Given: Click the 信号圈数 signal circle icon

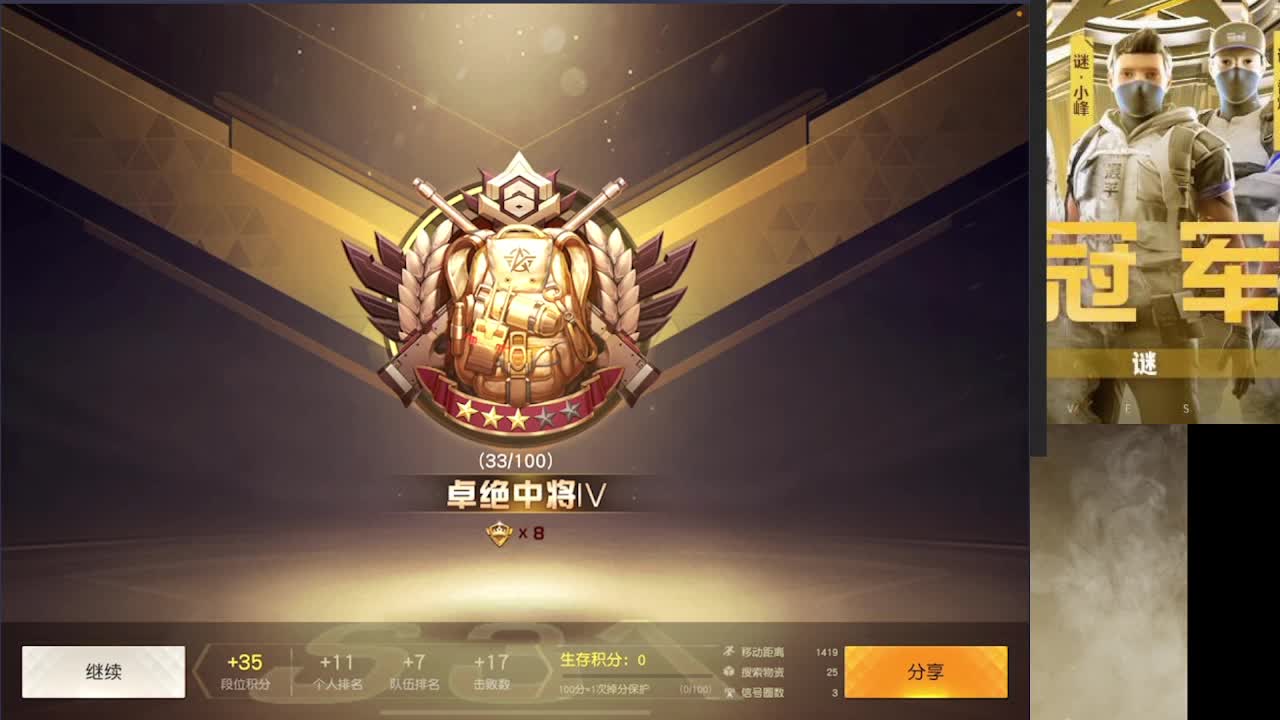Looking at the screenshot, I should (x=729, y=691).
